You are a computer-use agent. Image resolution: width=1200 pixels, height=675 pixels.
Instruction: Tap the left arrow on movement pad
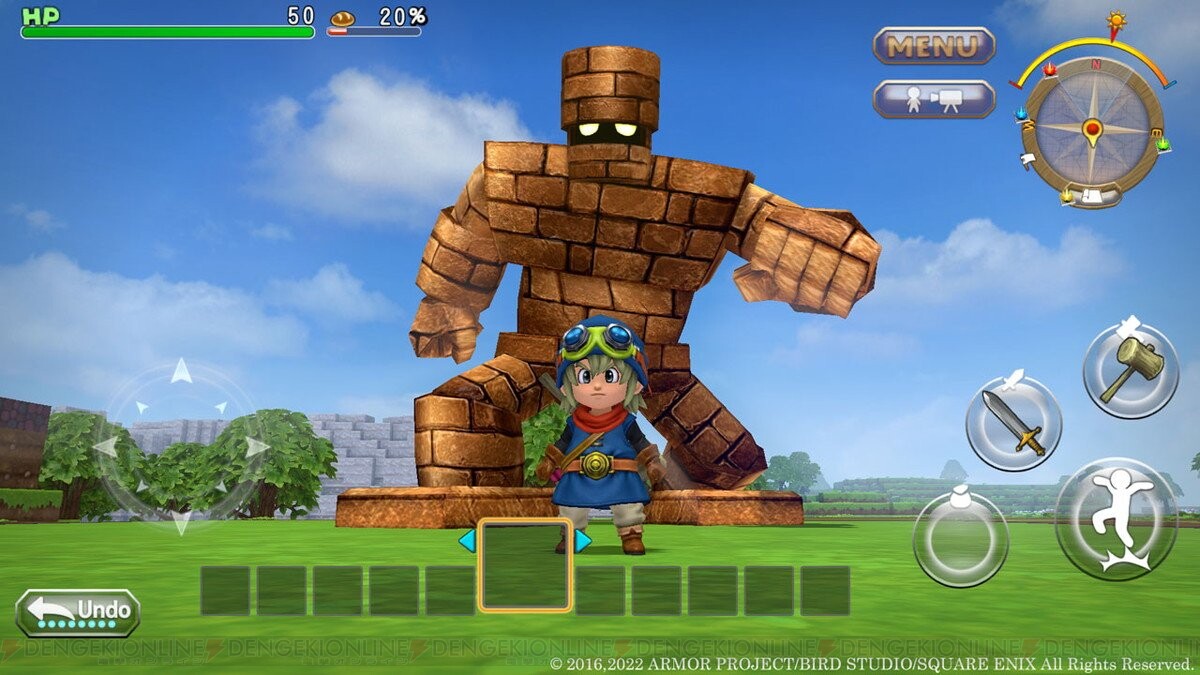(105, 447)
